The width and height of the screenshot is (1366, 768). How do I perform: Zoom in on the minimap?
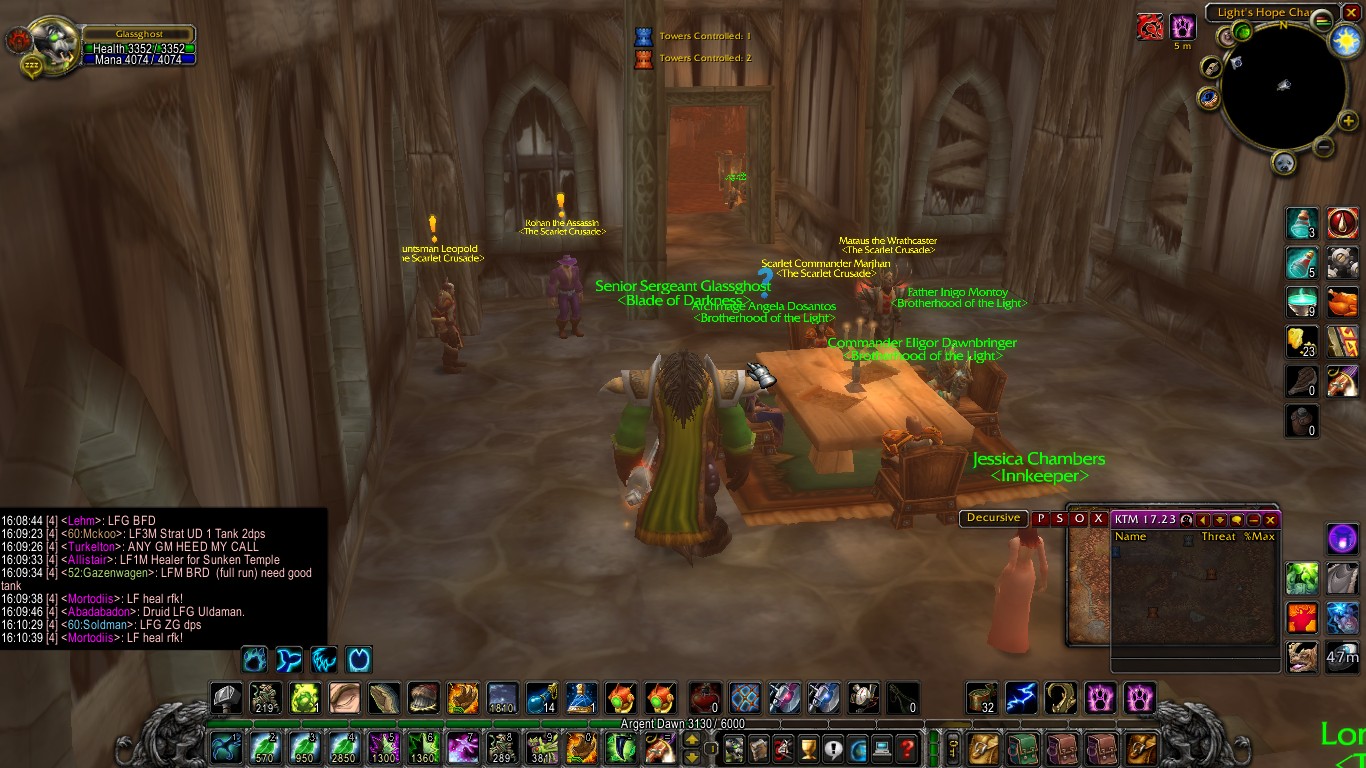coord(1347,122)
